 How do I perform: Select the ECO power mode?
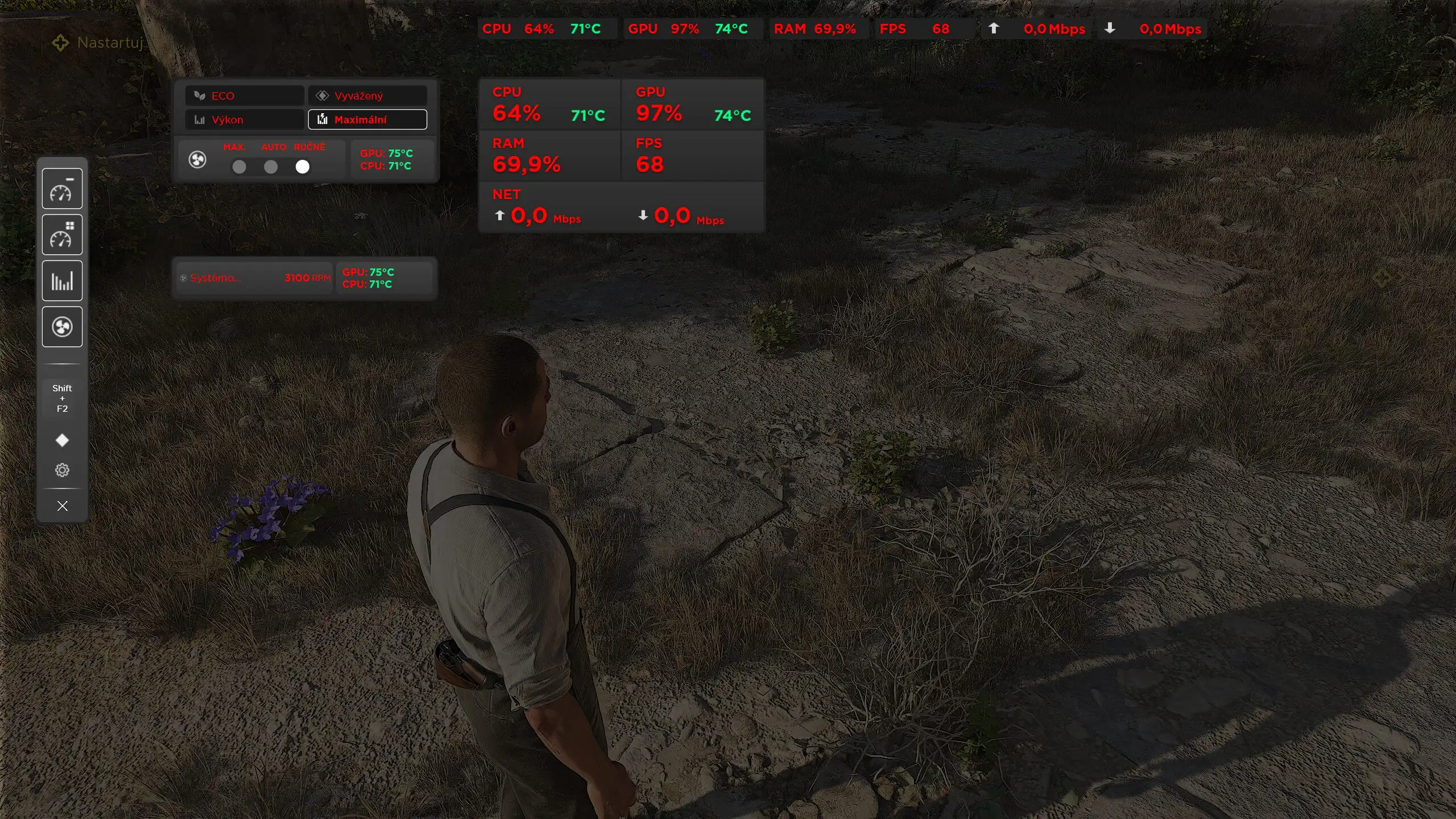(x=244, y=96)
